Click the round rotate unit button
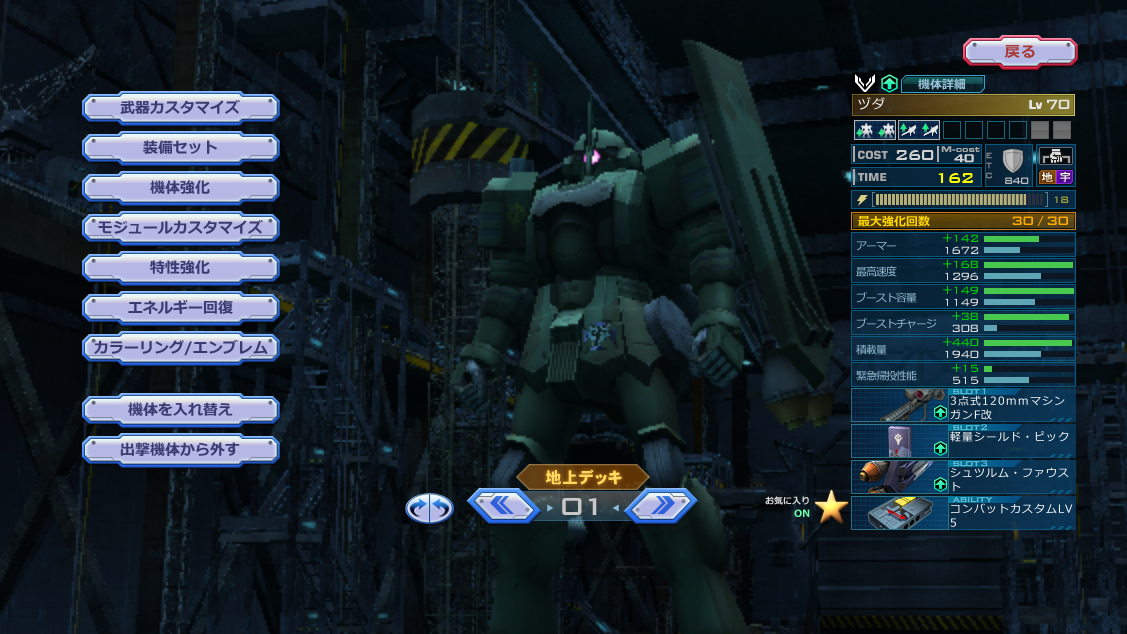The height and width of the screenshot is (634, 1127). pyautogui.click(x=429, y=508)
